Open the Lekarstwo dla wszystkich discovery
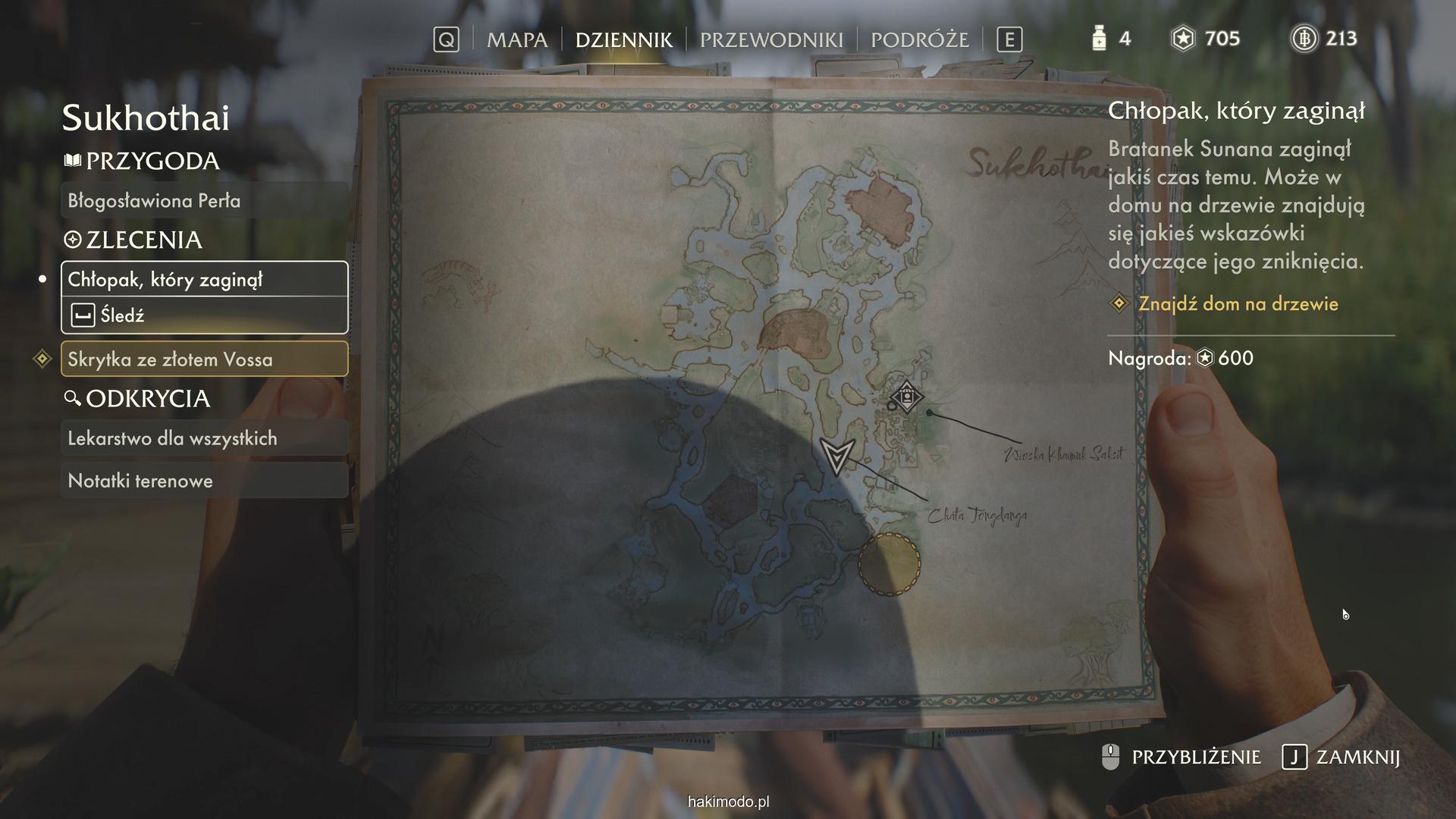This screenshot has width=1456, height=819. tap(204, 438)
